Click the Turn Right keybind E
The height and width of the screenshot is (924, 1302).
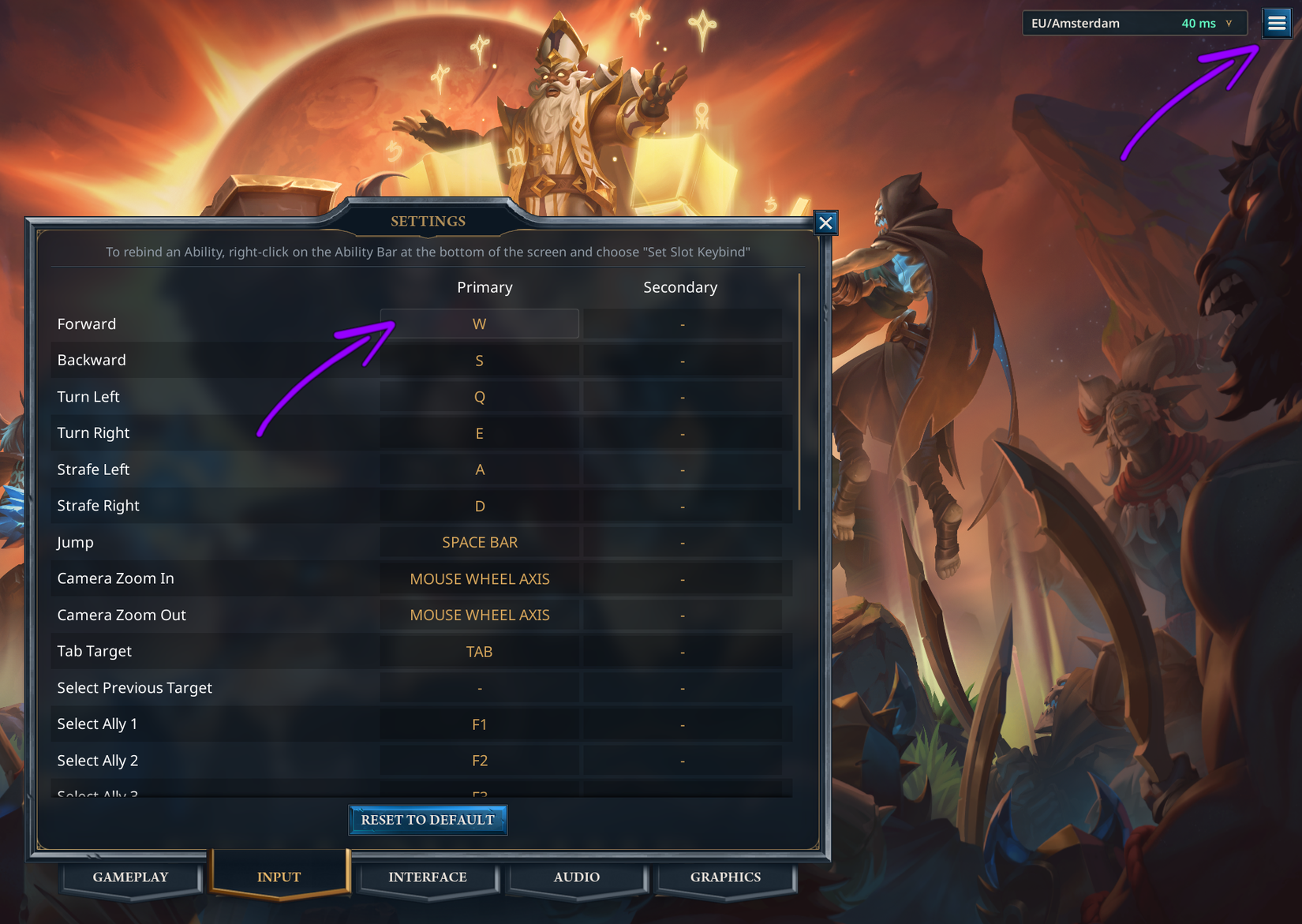click(479, 432)
